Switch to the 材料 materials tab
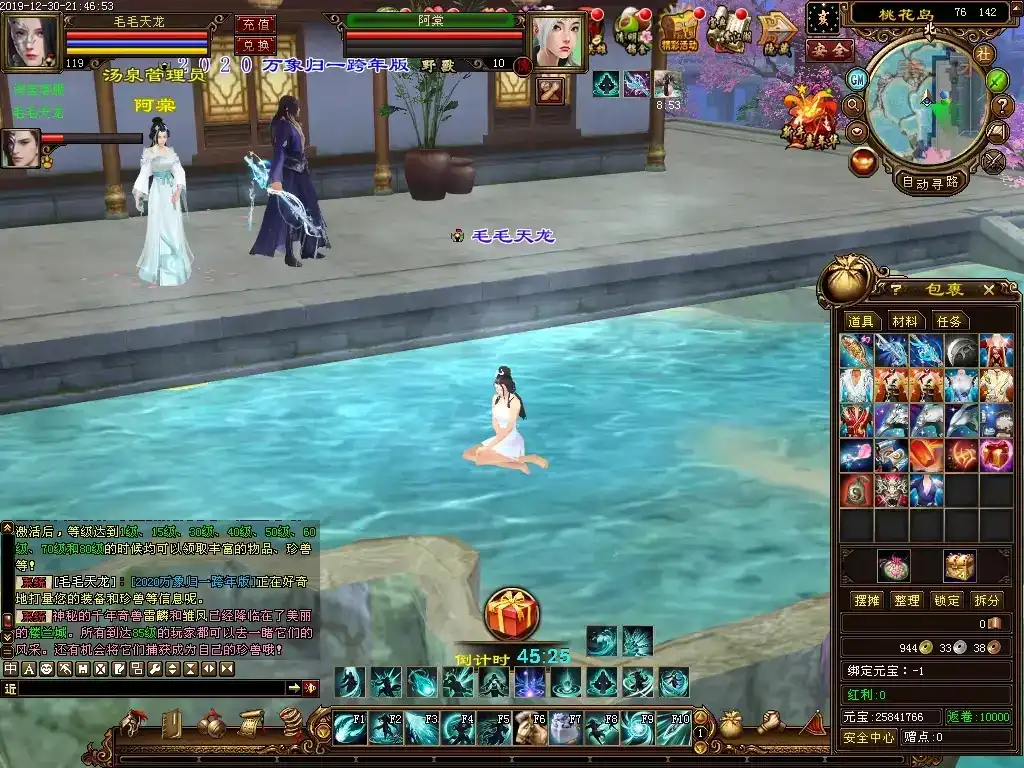 (x=905, y=321)
